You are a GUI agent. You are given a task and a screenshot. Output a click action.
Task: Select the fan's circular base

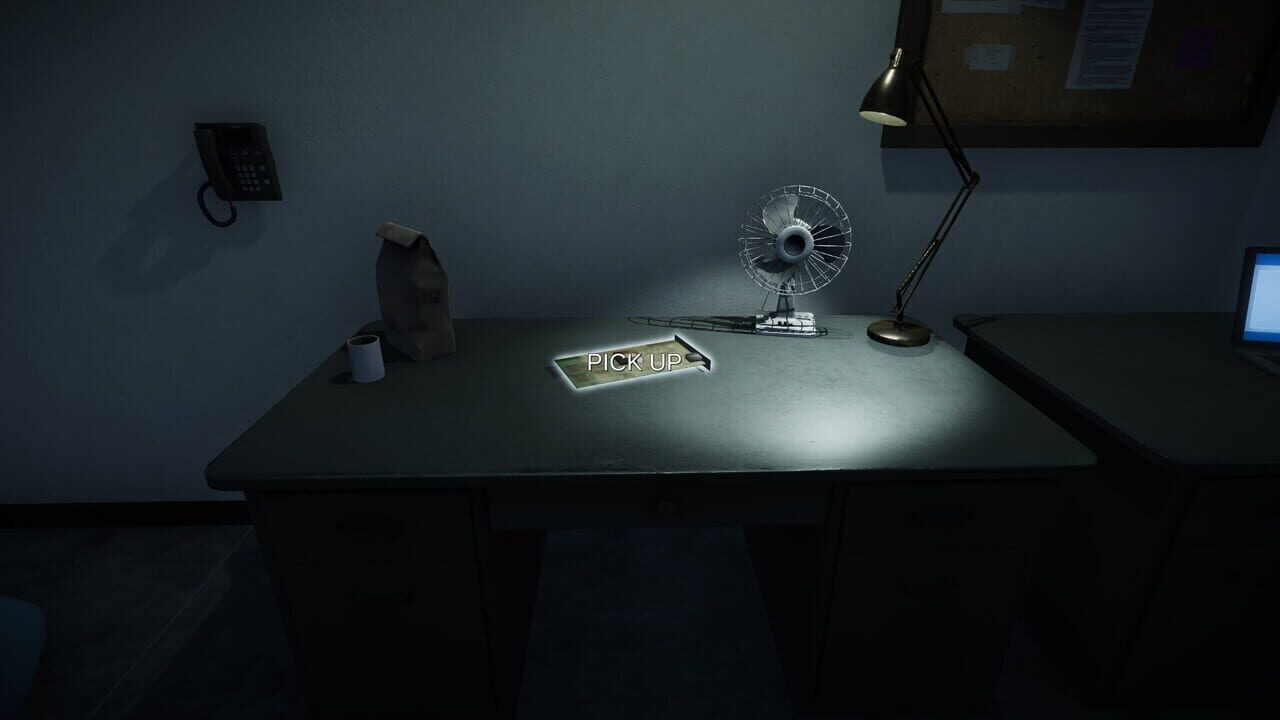(x=790, y=327)
